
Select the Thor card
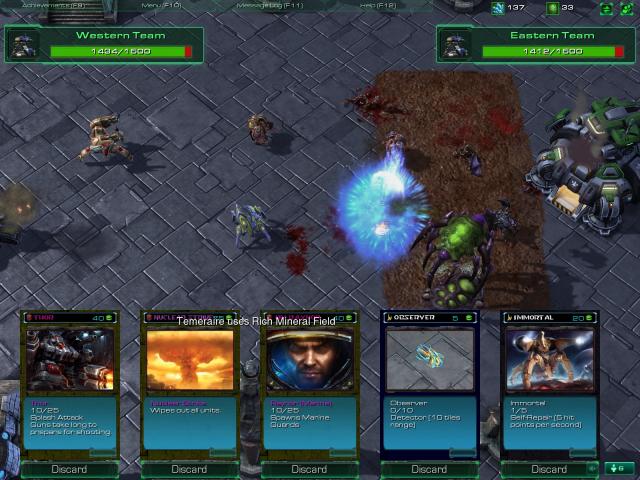(x=69, y=360)
